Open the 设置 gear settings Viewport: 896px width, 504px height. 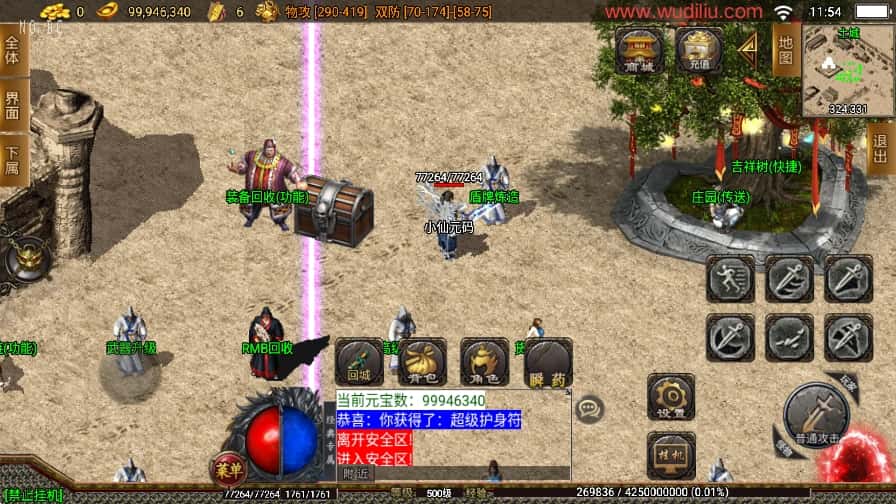point(670,396)
